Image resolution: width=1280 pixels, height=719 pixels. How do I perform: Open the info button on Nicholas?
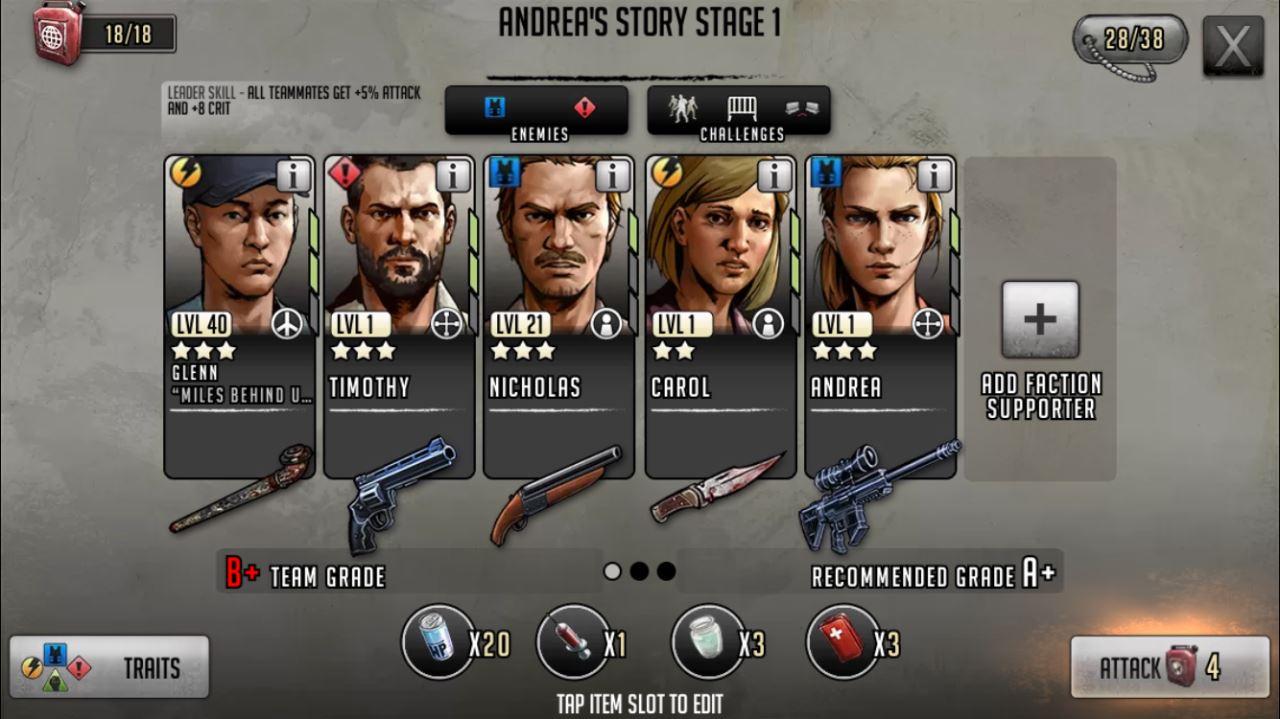click(x=613, y=176)
